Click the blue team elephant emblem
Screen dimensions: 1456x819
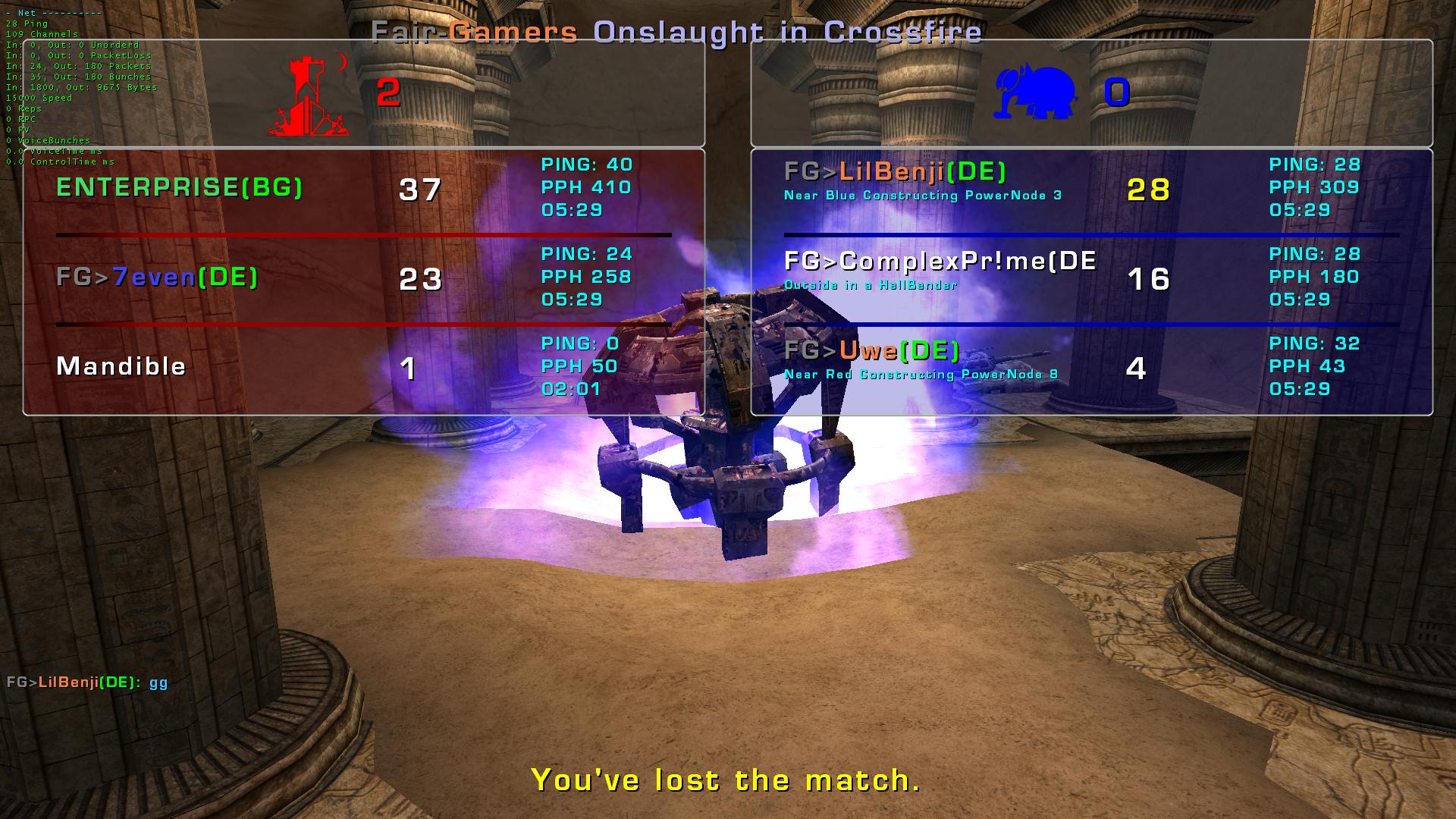click(1035, 93)
